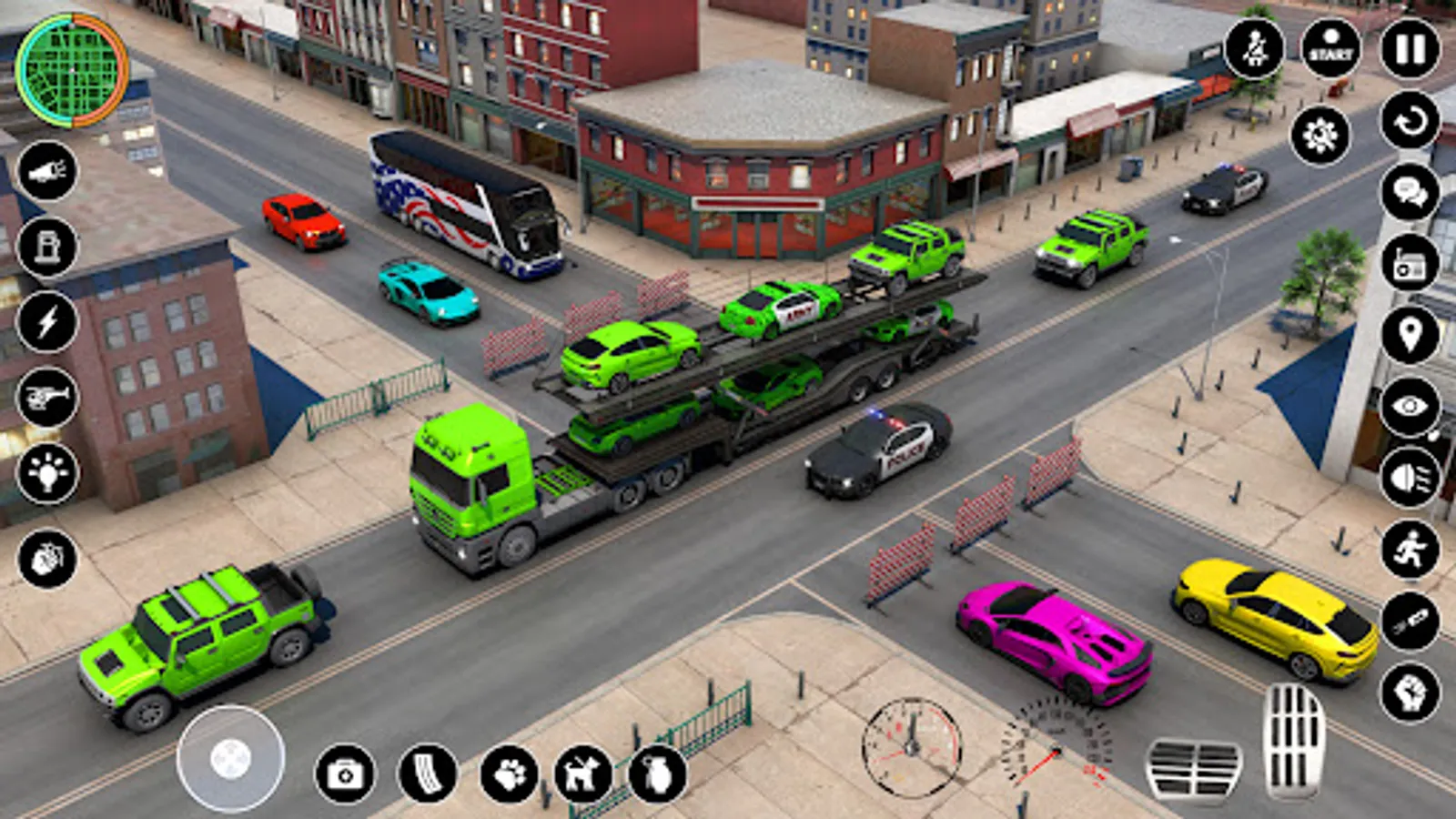
Task: Select the dog on leash icon
Action: [583, 774]
